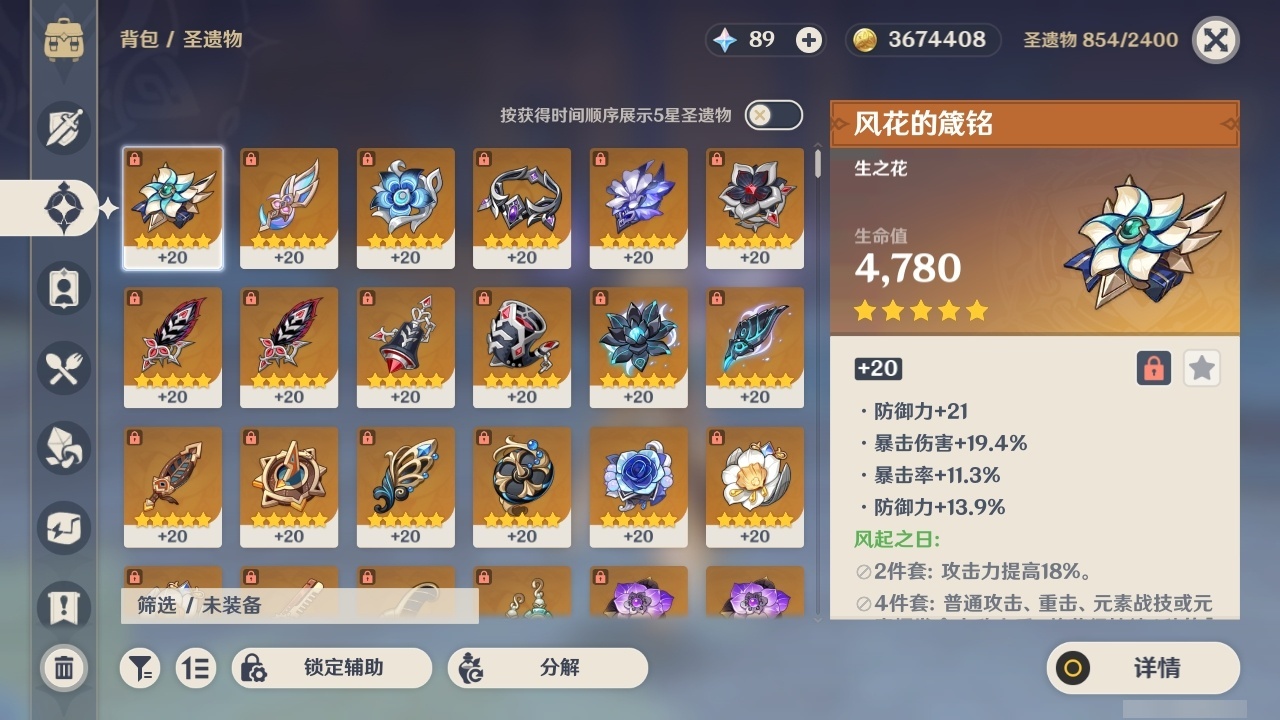Screen dimensions: 1280x720
Task: Click the trash/destroy icon at bottom of sidebar
Action: click(63, 668)
